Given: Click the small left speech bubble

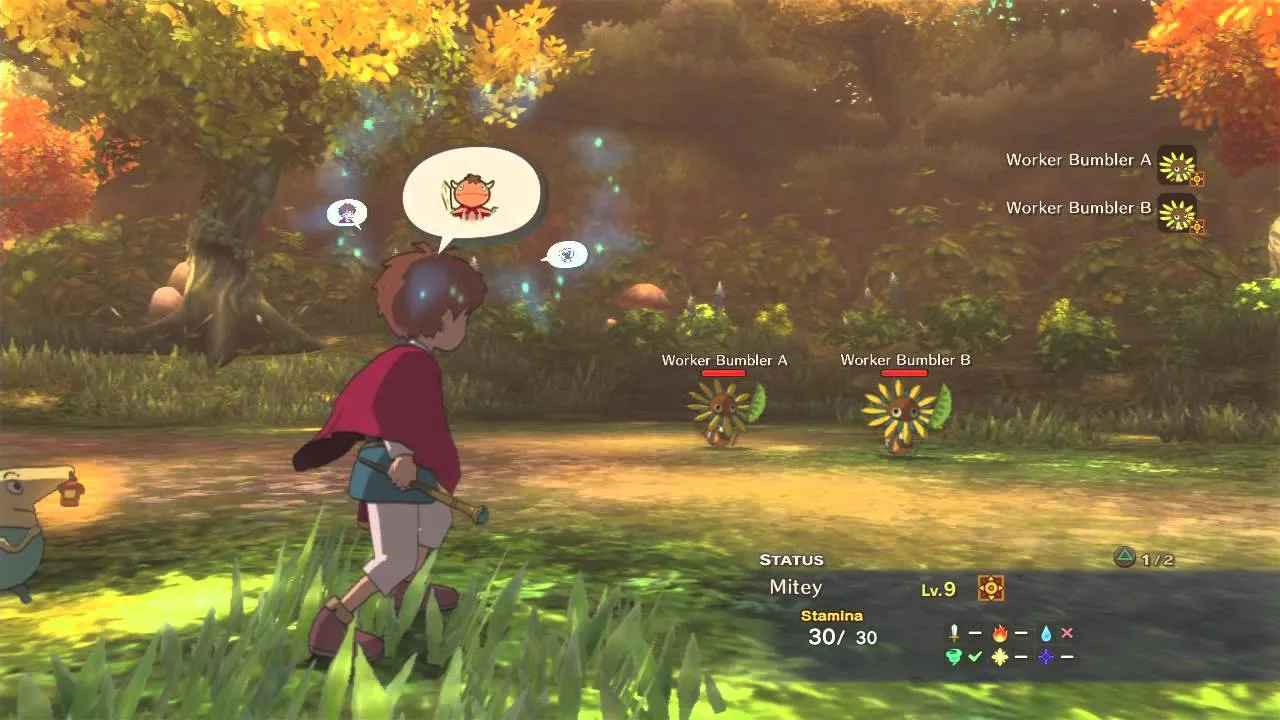Looking at the screenshot, I should (347, 213).
